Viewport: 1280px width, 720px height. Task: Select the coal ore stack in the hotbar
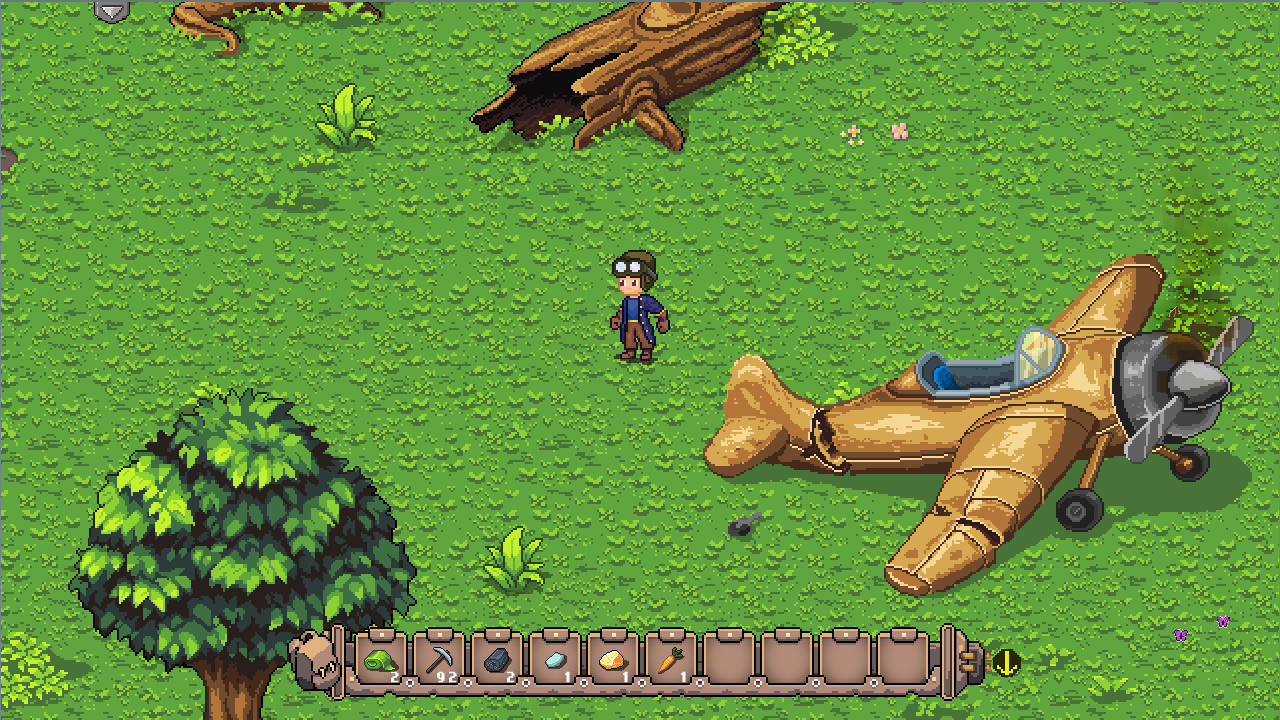click(497, 658)
